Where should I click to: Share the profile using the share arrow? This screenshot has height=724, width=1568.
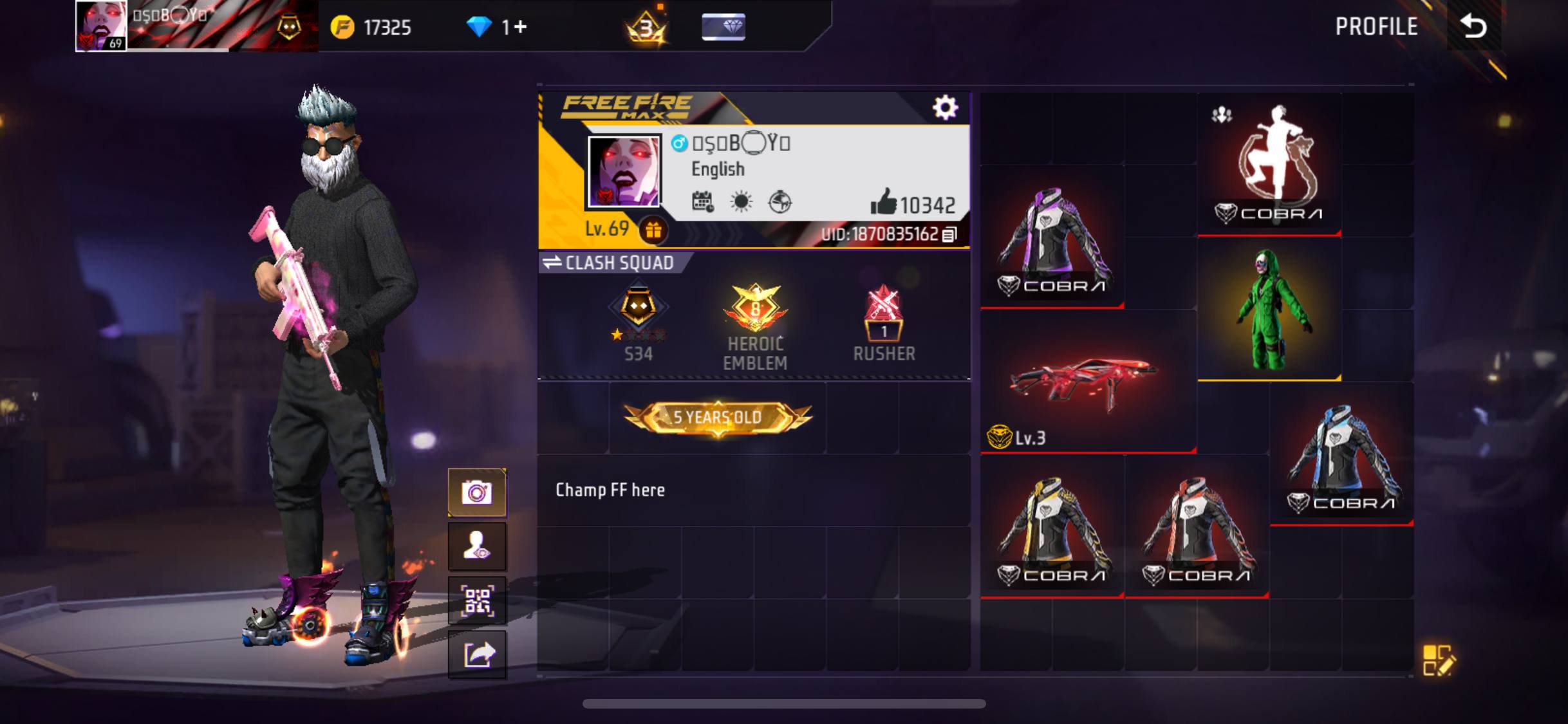(x=477, y=654)
